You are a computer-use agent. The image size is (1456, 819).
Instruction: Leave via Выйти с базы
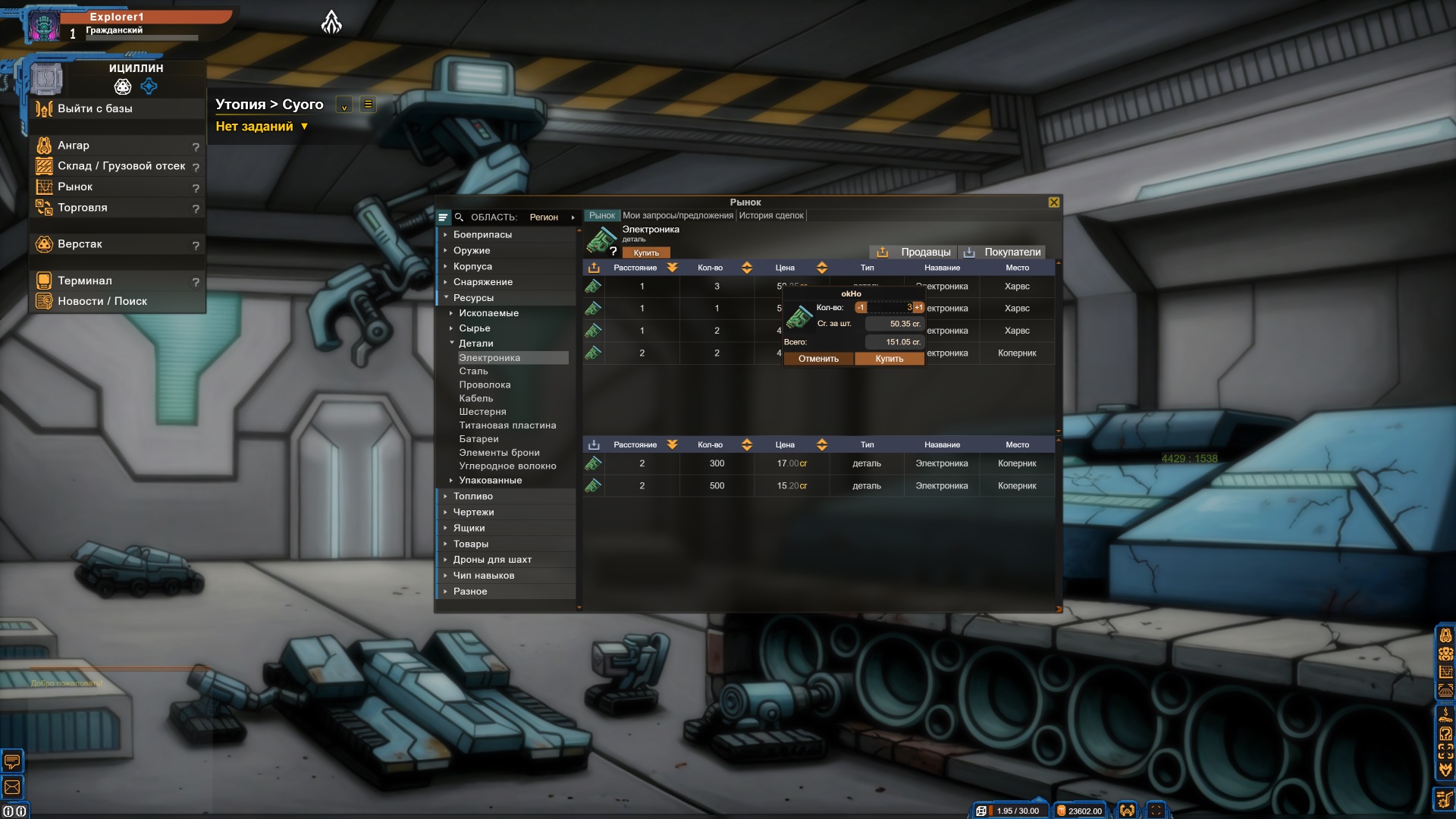pos(95,109)
